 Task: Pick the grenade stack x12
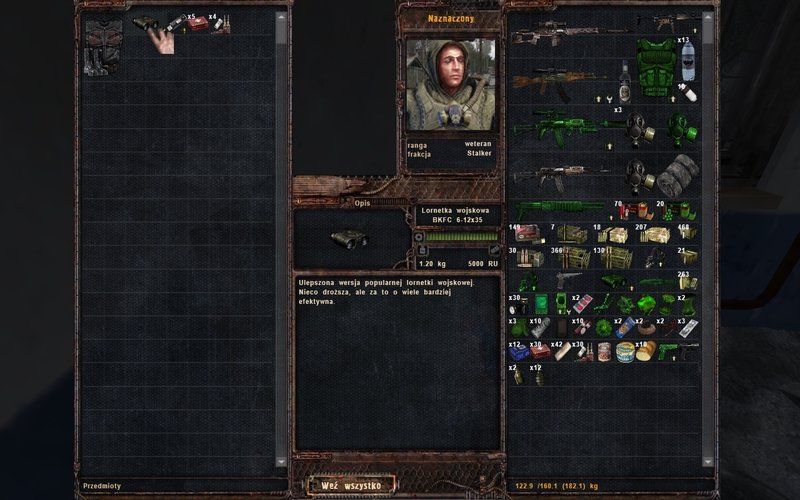(x=537, y=376)
